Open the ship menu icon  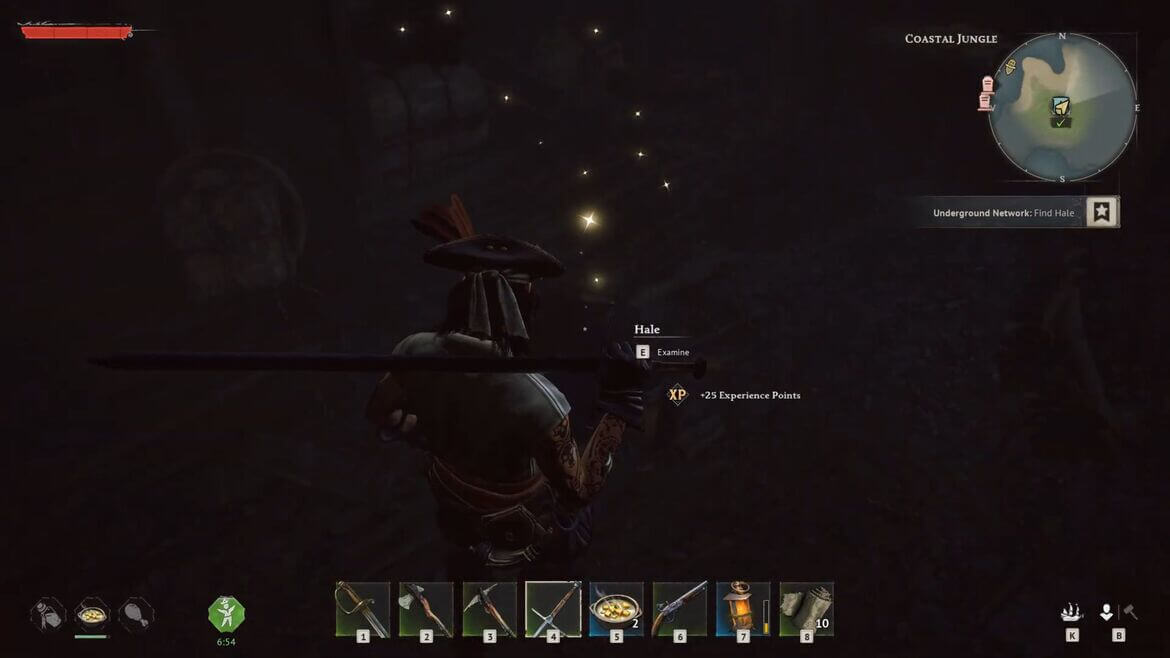coord(1072,612)
